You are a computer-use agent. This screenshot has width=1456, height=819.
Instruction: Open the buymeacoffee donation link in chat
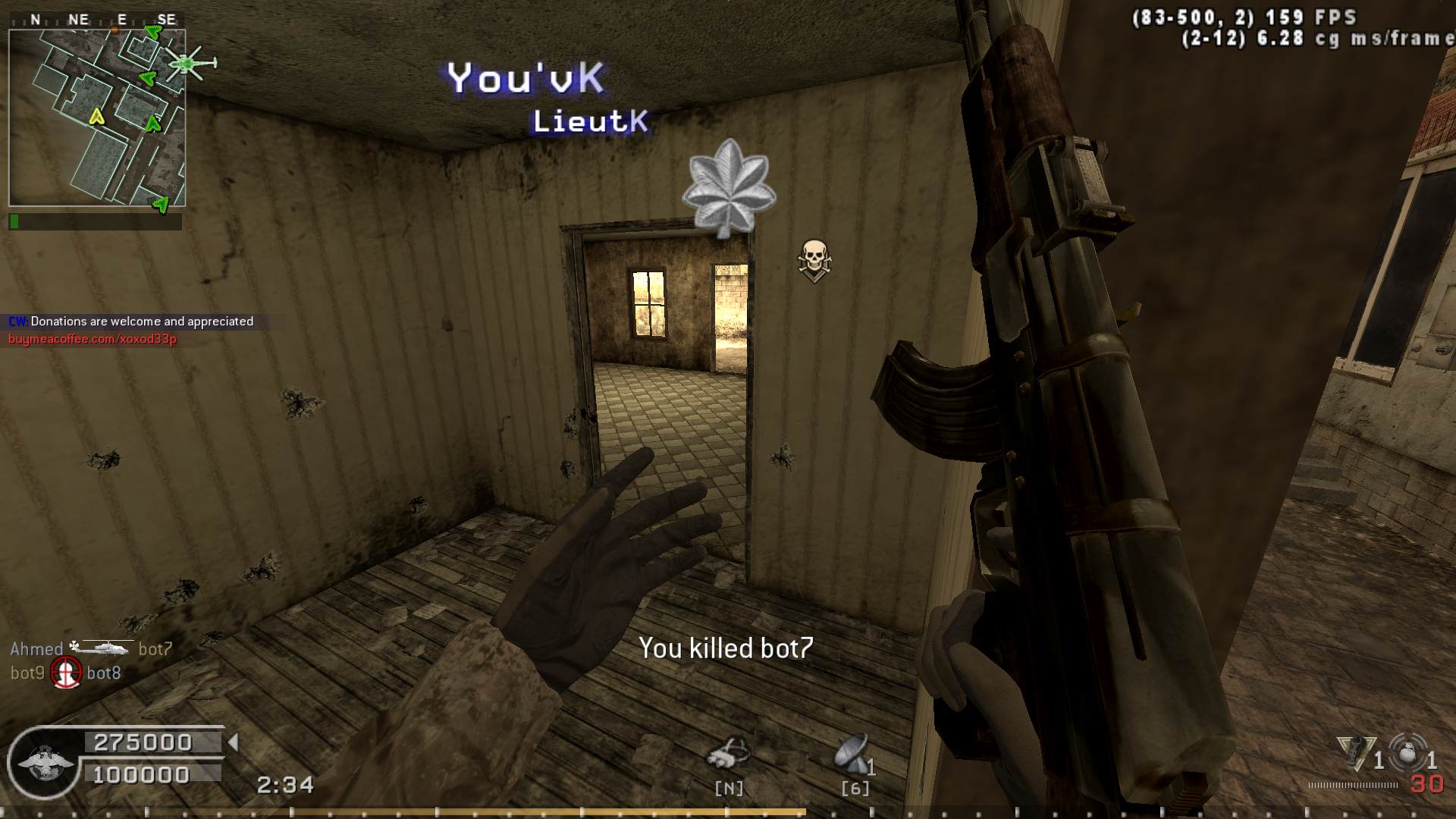coord(93,339)
